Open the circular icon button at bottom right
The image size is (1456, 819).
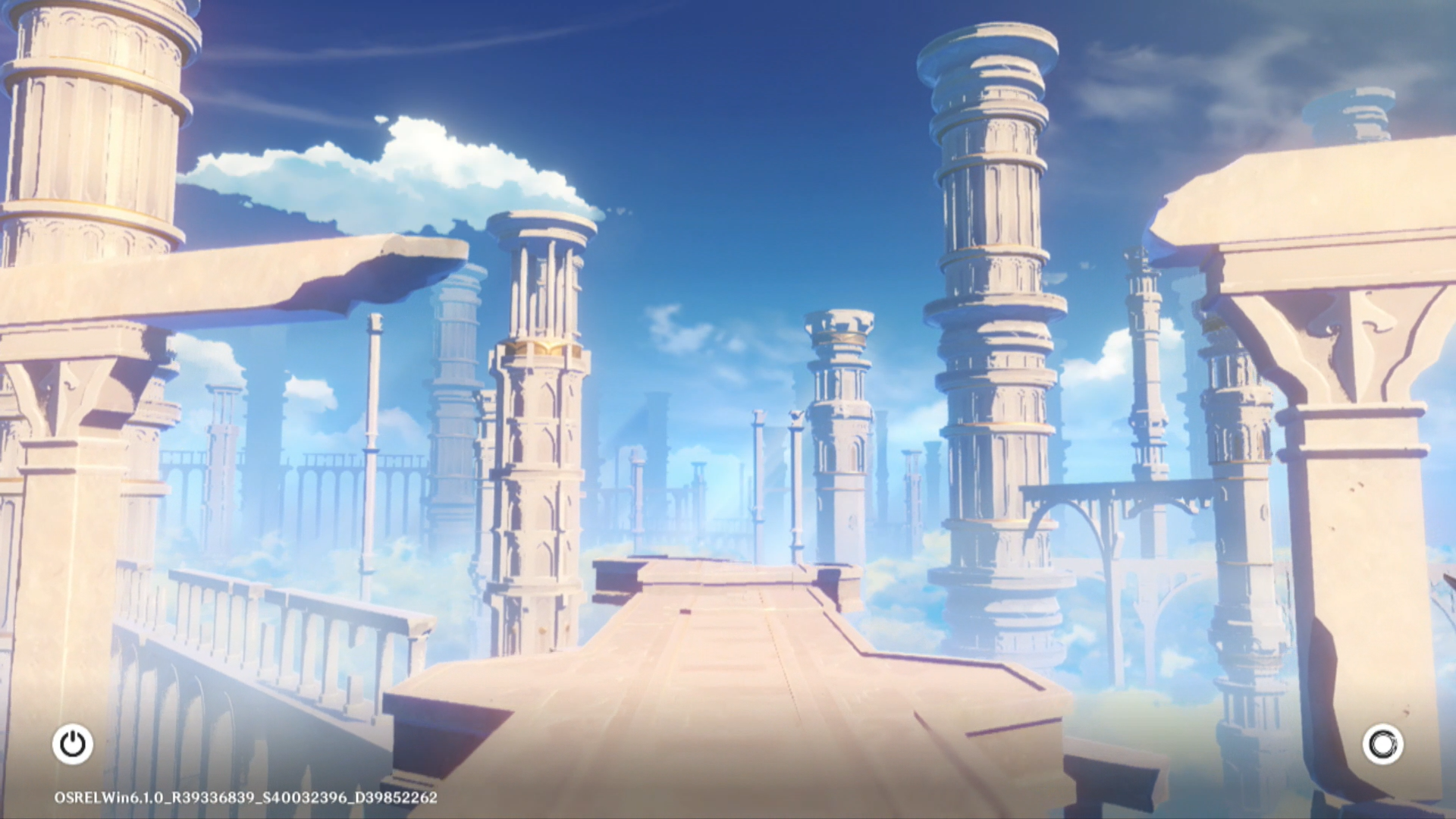click(x=1382, y=744)
